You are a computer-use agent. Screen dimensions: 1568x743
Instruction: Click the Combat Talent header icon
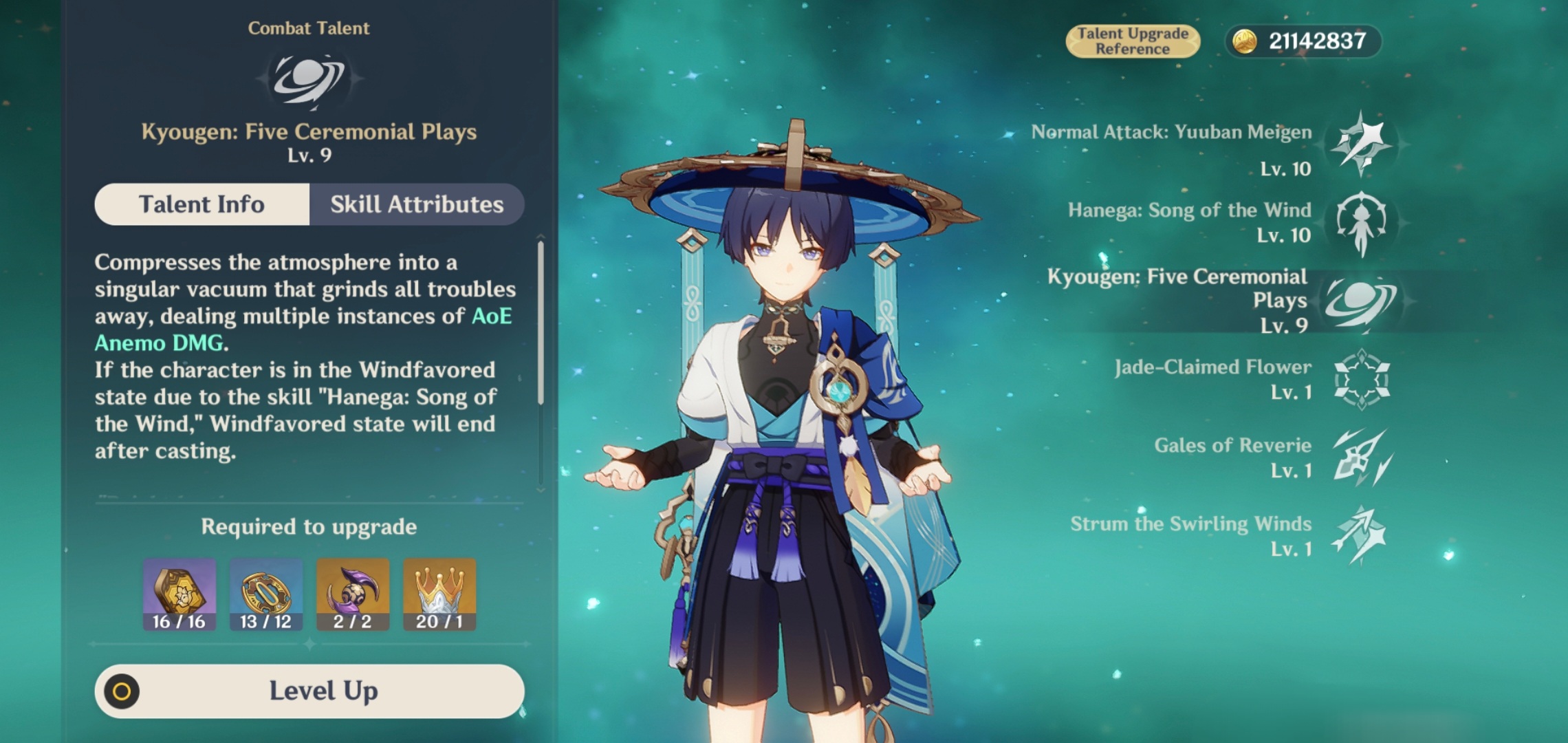tap(309, 79)
